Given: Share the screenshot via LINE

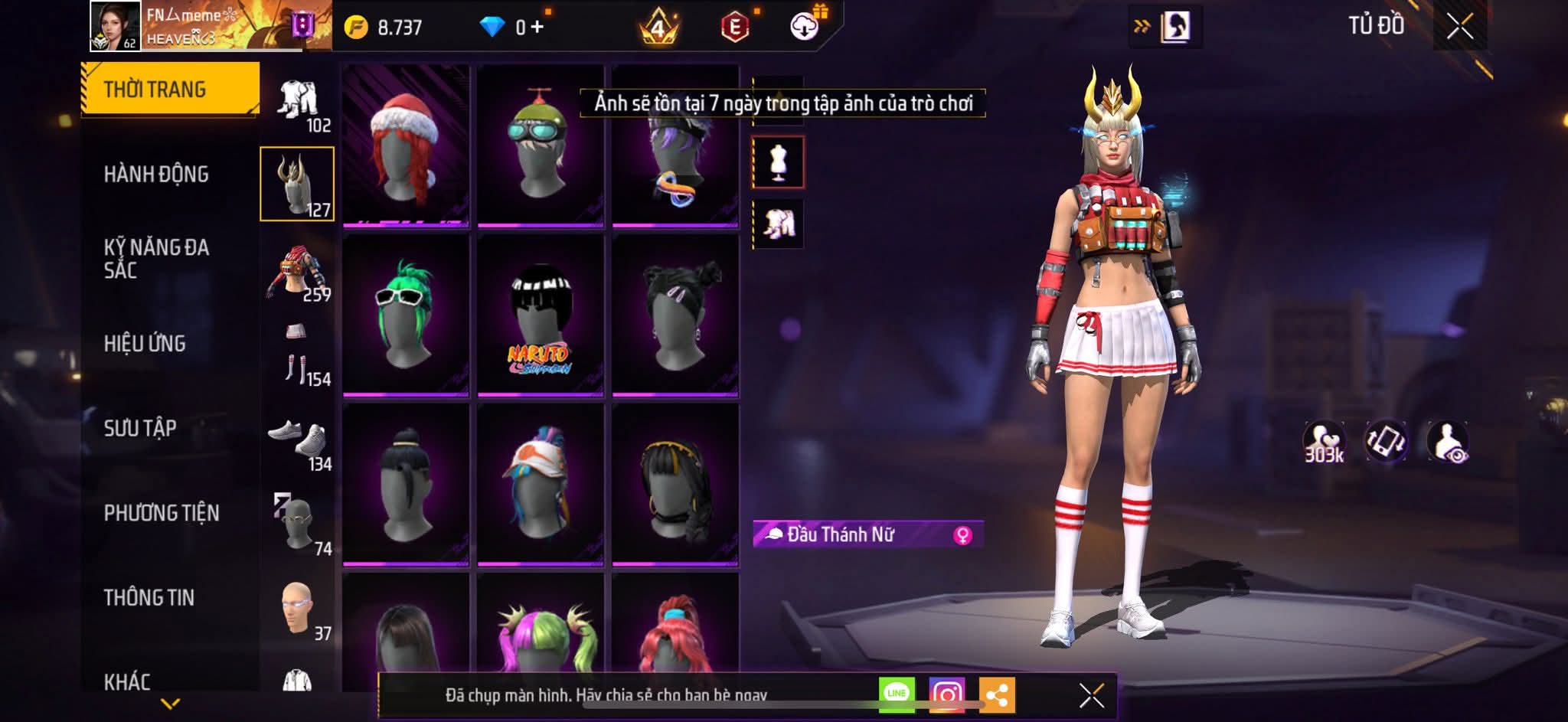Looking at the screenshot, I should click(897, 694).
